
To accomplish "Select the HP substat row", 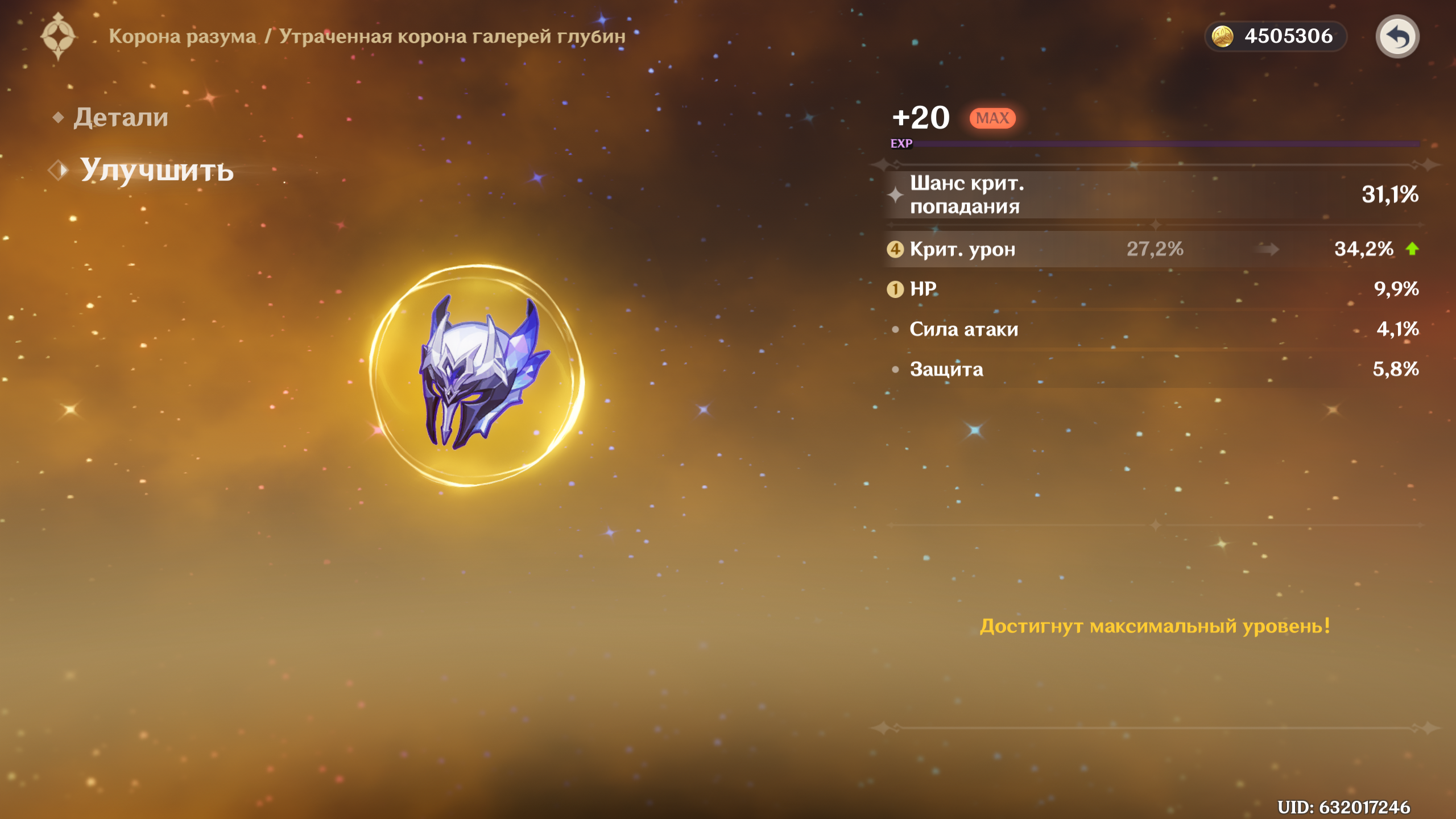I will [x=1152, y=289].
